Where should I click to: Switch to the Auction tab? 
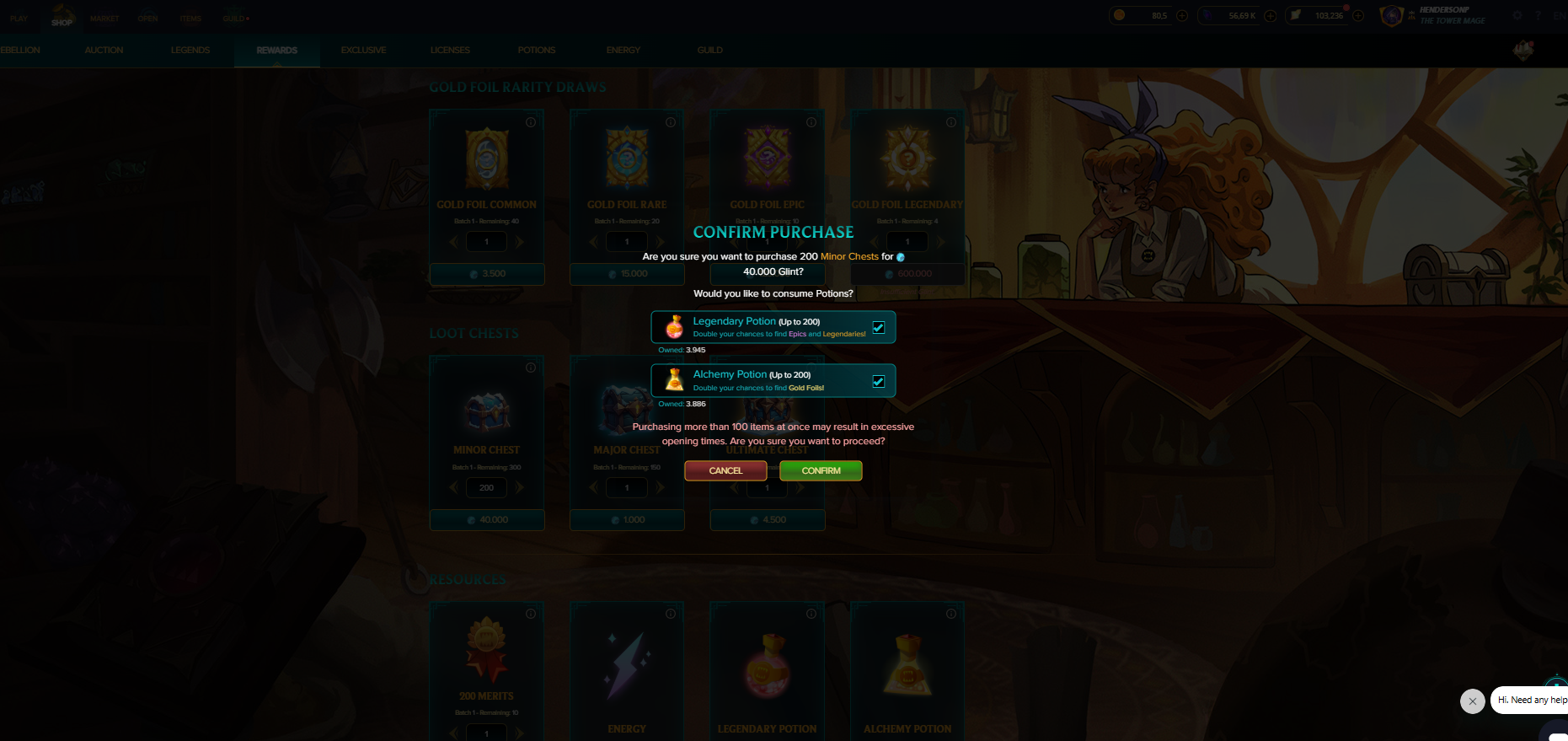click(x=104, y=51)
